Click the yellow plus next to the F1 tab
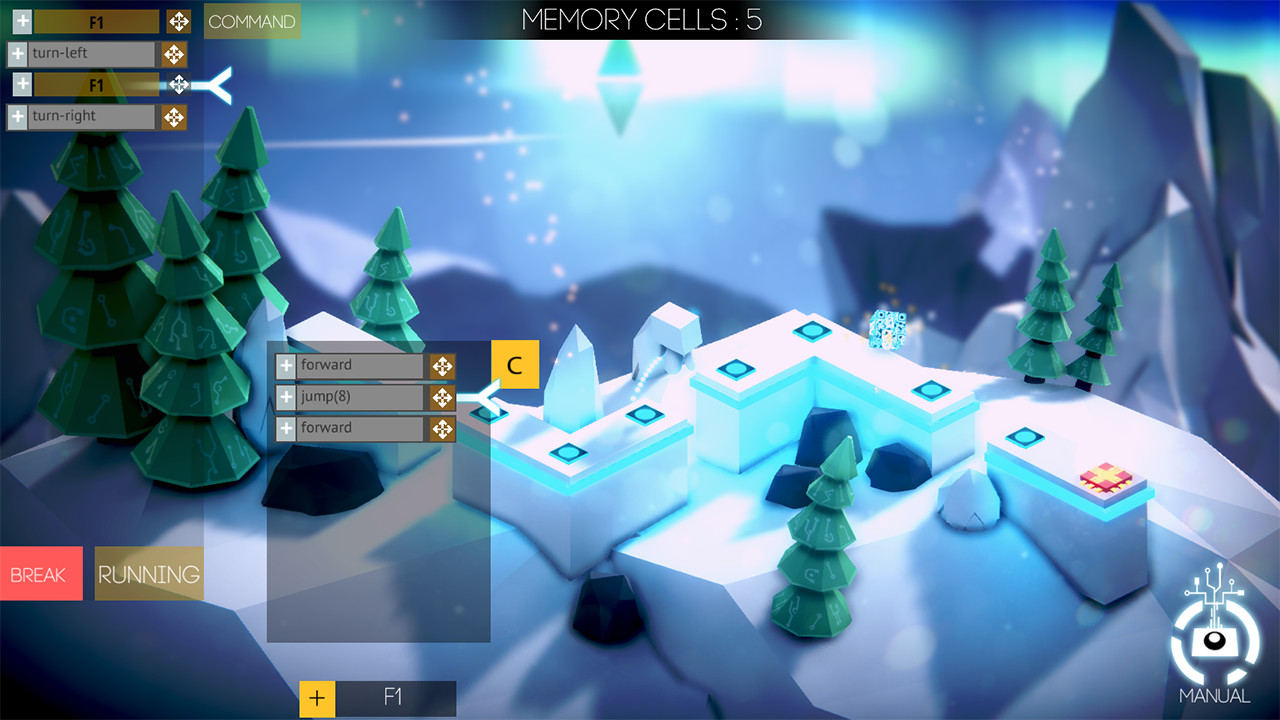Viewport: 1280px width, 720px height. point(318,698)
